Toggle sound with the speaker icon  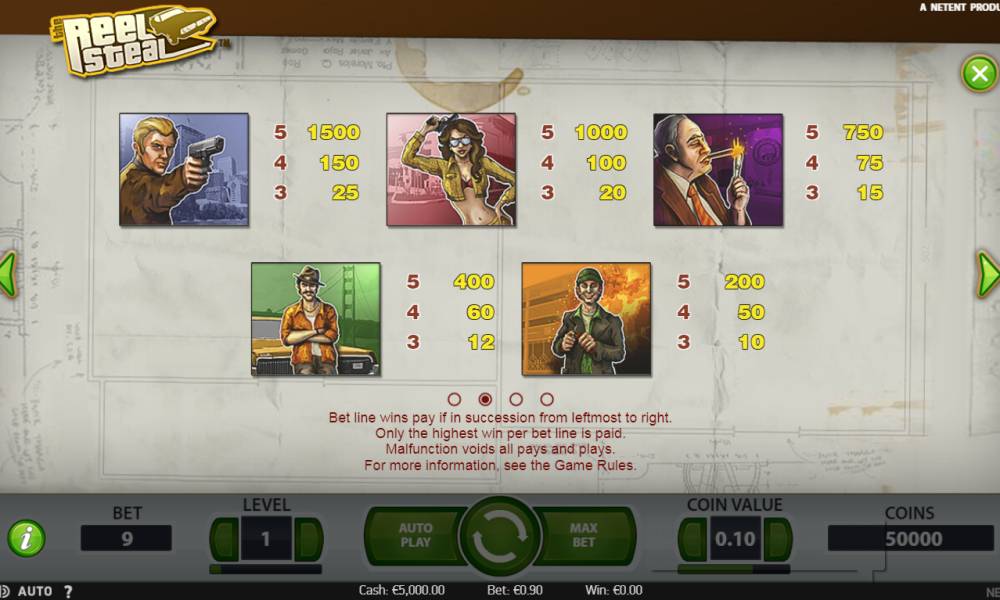pyautogui.click(x=5, y=591)
